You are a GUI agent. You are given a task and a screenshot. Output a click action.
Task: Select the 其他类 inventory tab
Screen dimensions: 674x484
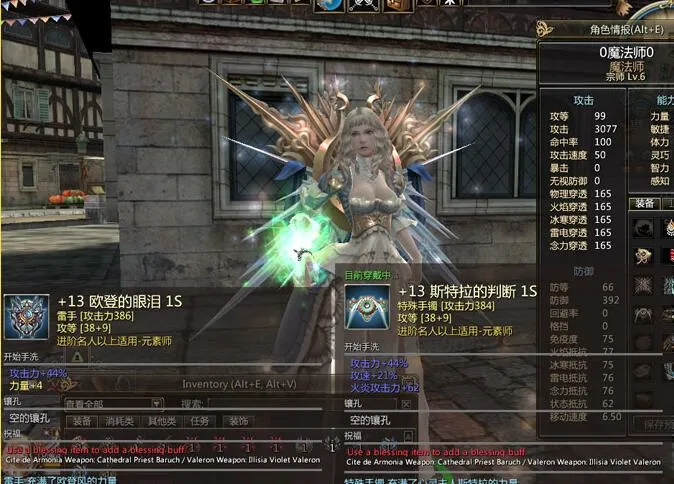[x=161, y=421]
